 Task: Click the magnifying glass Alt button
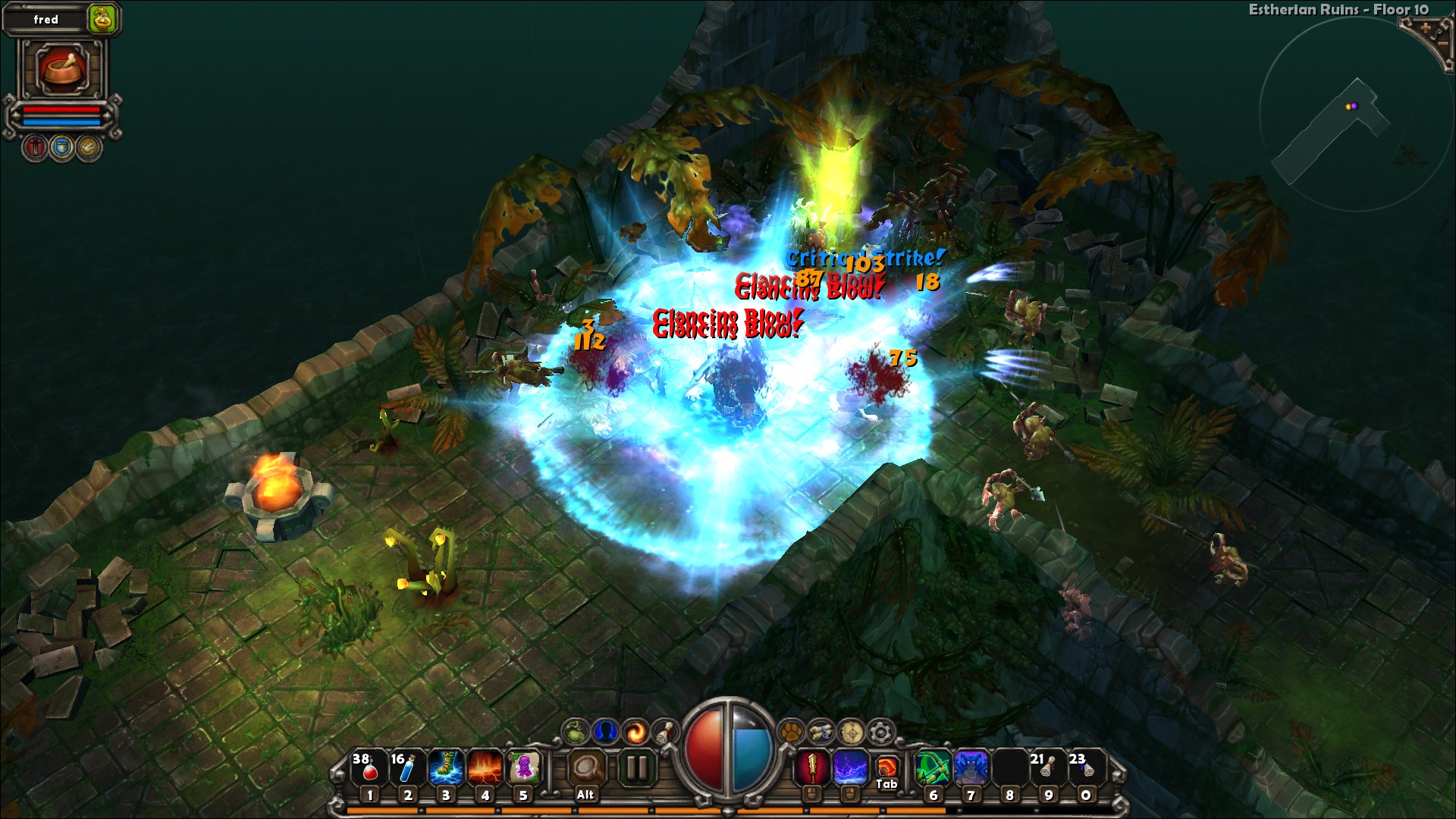tap(585, 769)
